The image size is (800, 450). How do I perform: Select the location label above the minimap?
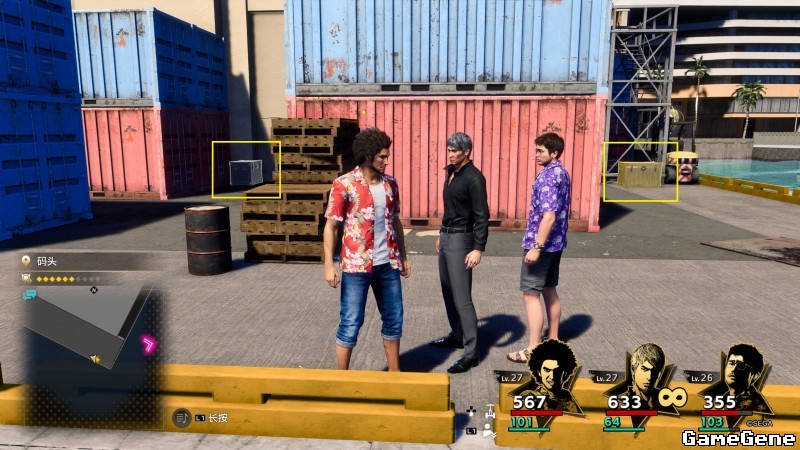[47, 261]
